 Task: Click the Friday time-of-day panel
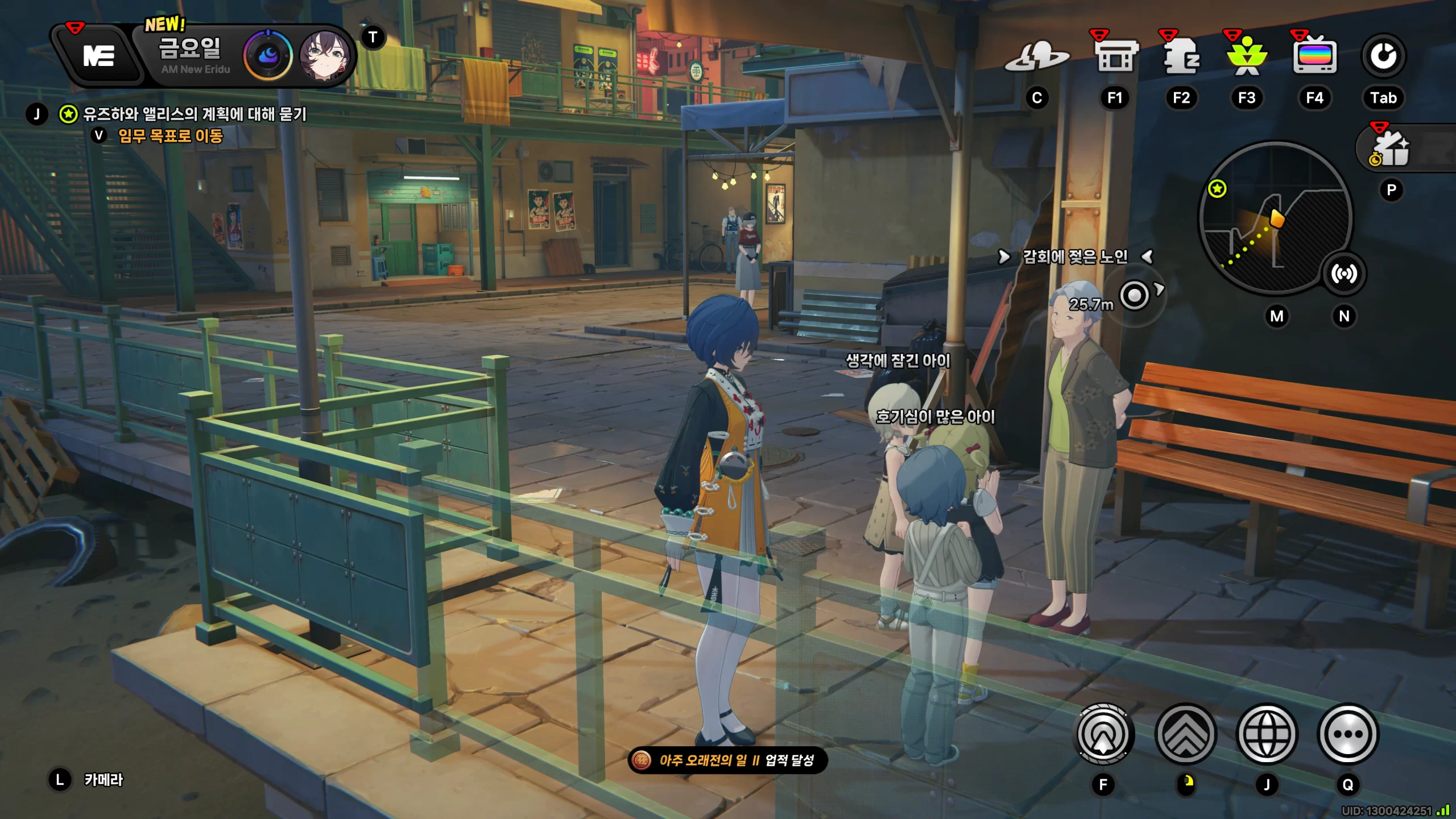[191, 55]
